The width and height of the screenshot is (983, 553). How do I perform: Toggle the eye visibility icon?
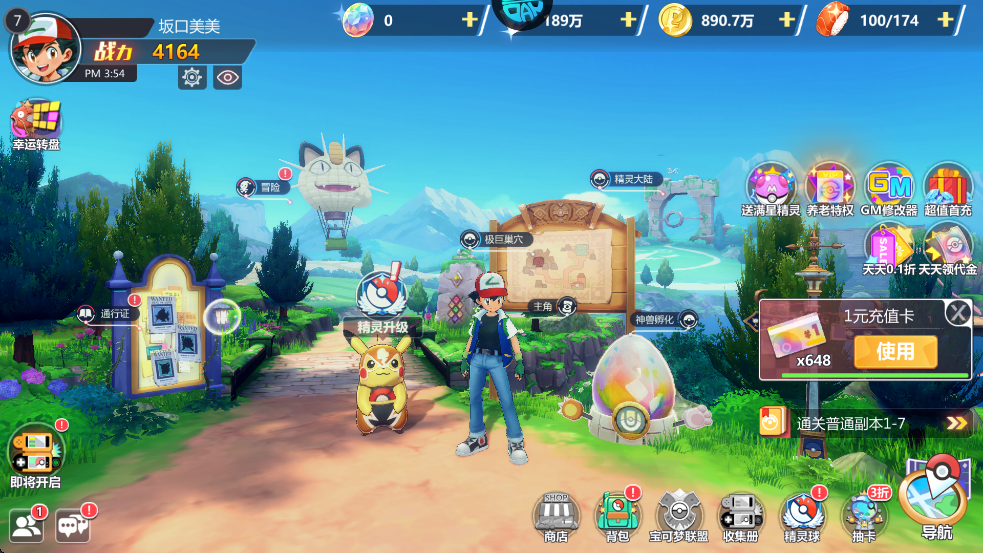click(227, 77)
